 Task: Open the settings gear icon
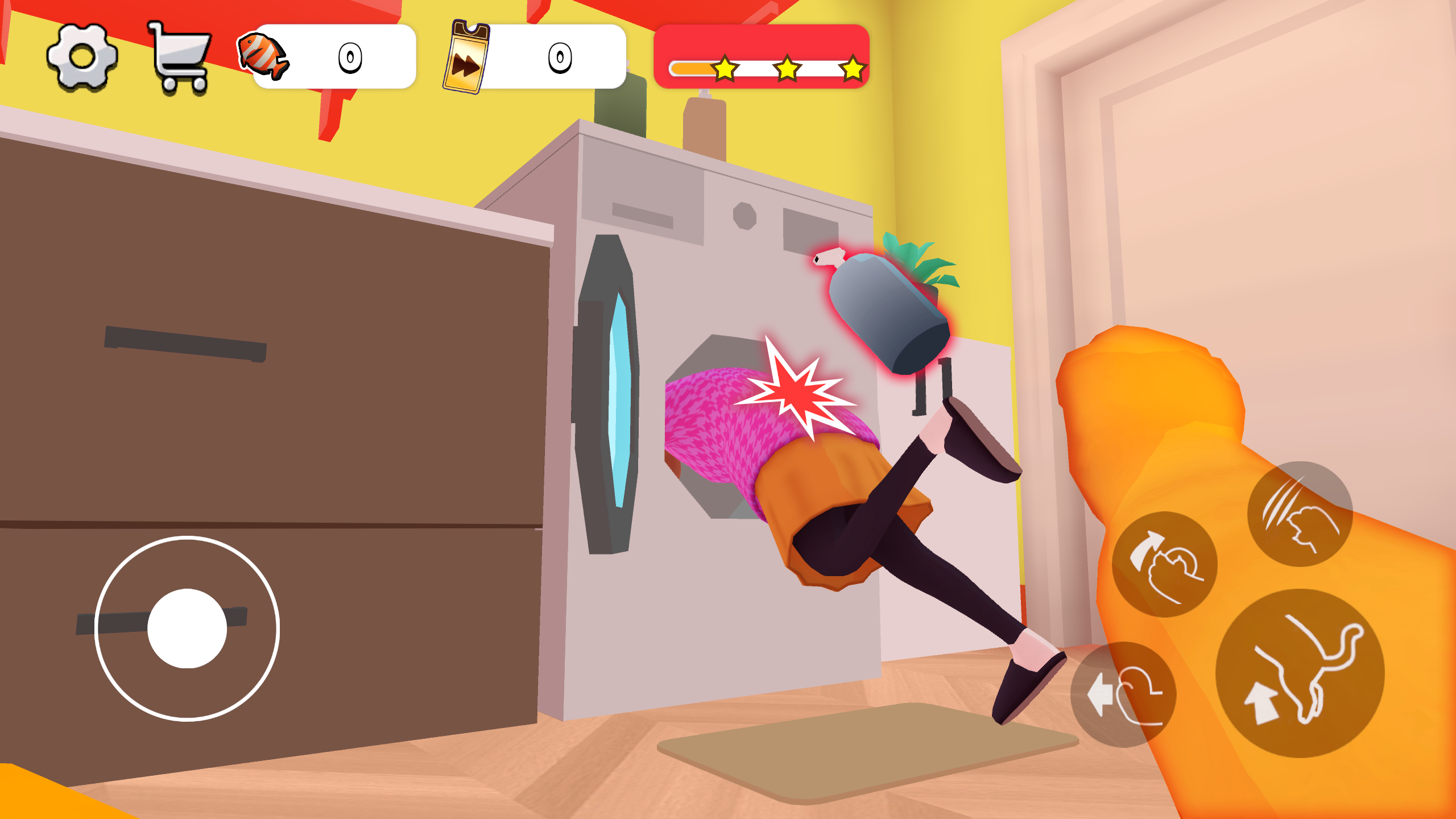(x=82, y=57)
